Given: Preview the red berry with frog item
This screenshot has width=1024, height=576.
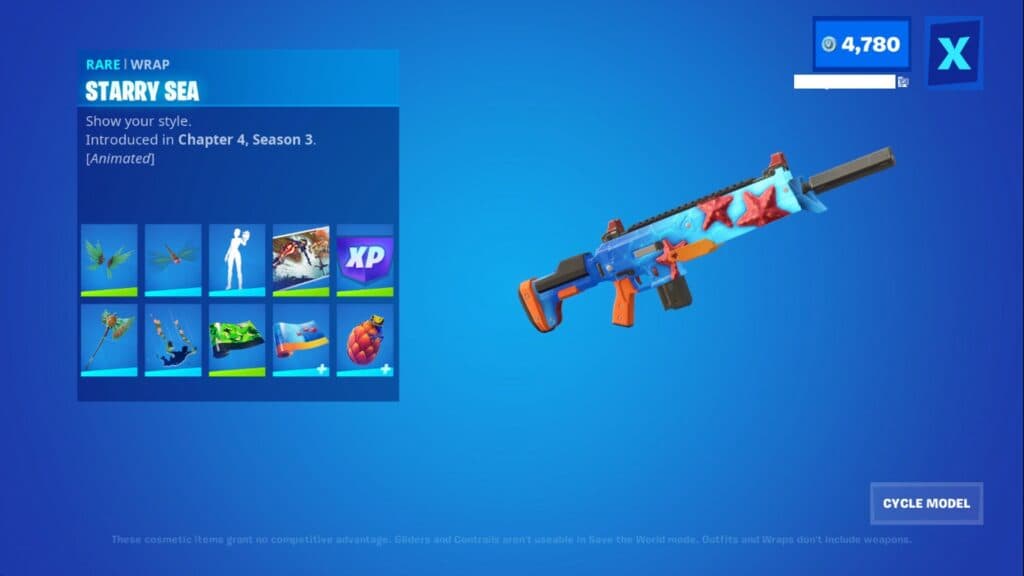Looking at the screenshot, I should pos(365,340).
